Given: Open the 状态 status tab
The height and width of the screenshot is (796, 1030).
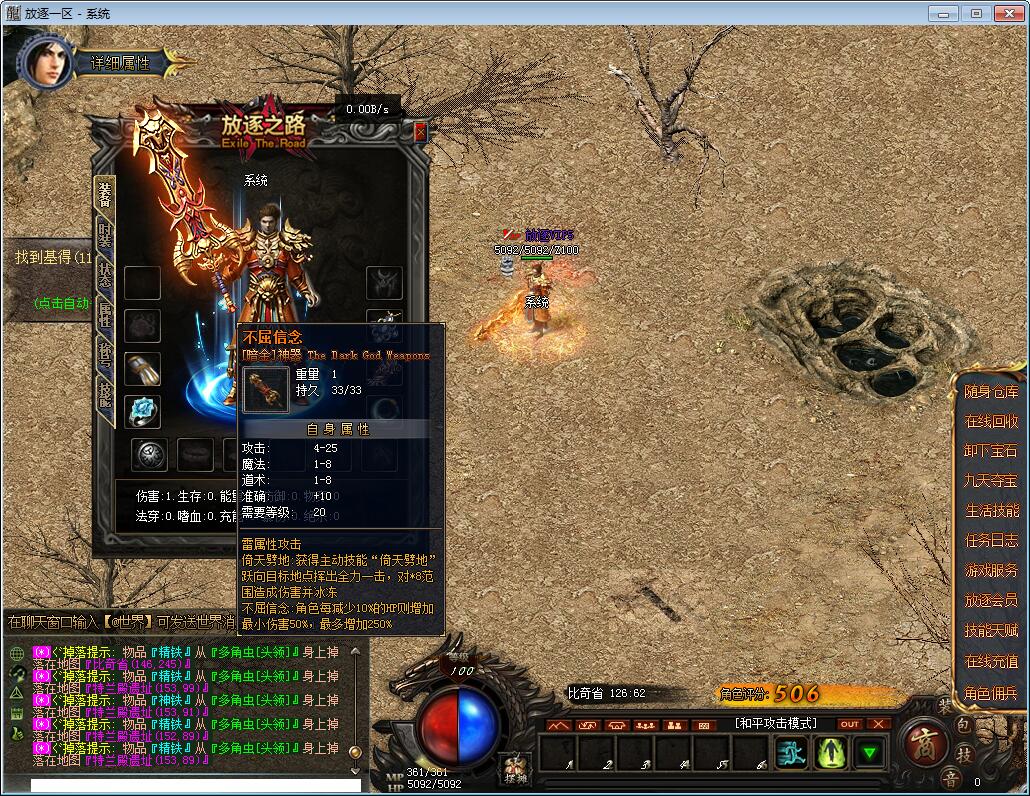Looking at the screenshot, I should (x=105, y=279).
